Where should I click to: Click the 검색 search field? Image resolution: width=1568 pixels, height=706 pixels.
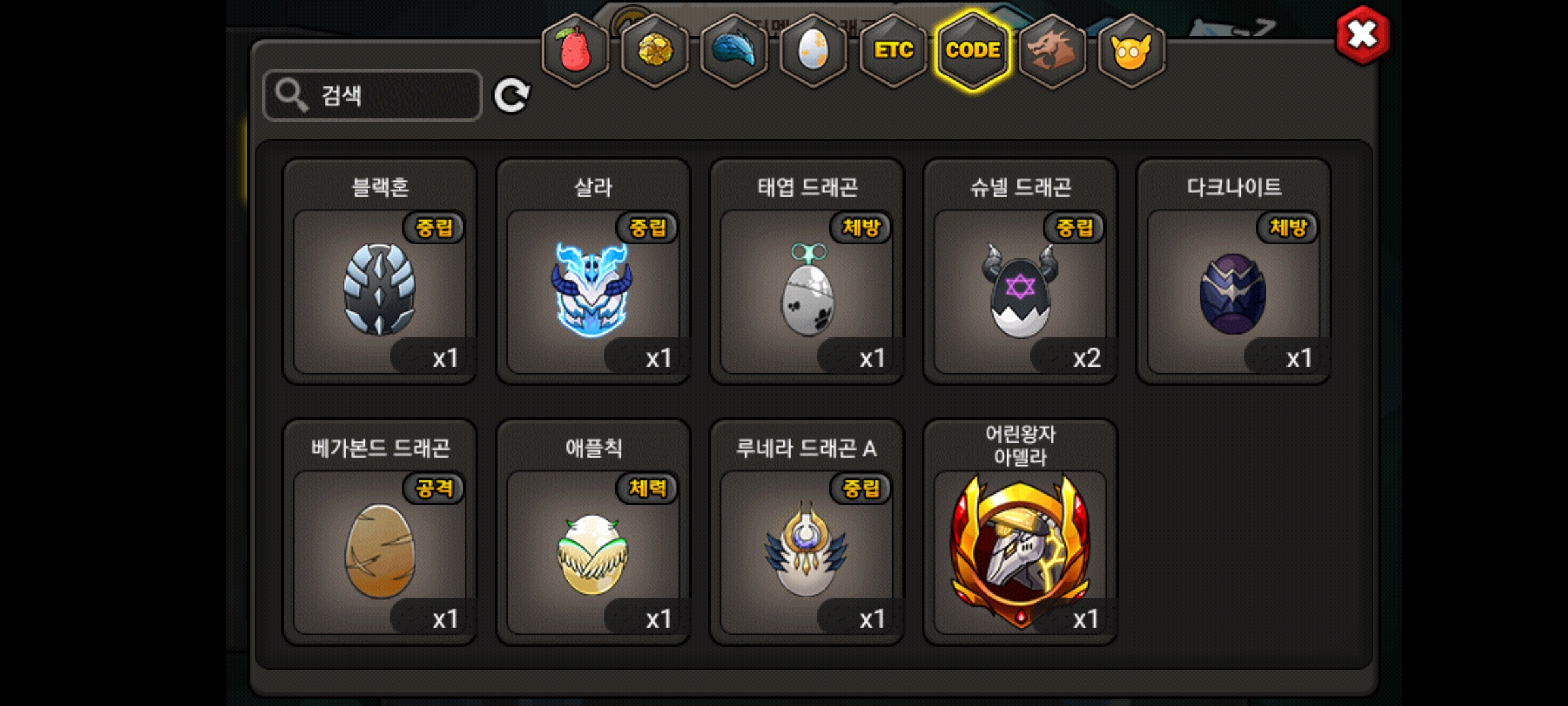click(372, 95)
